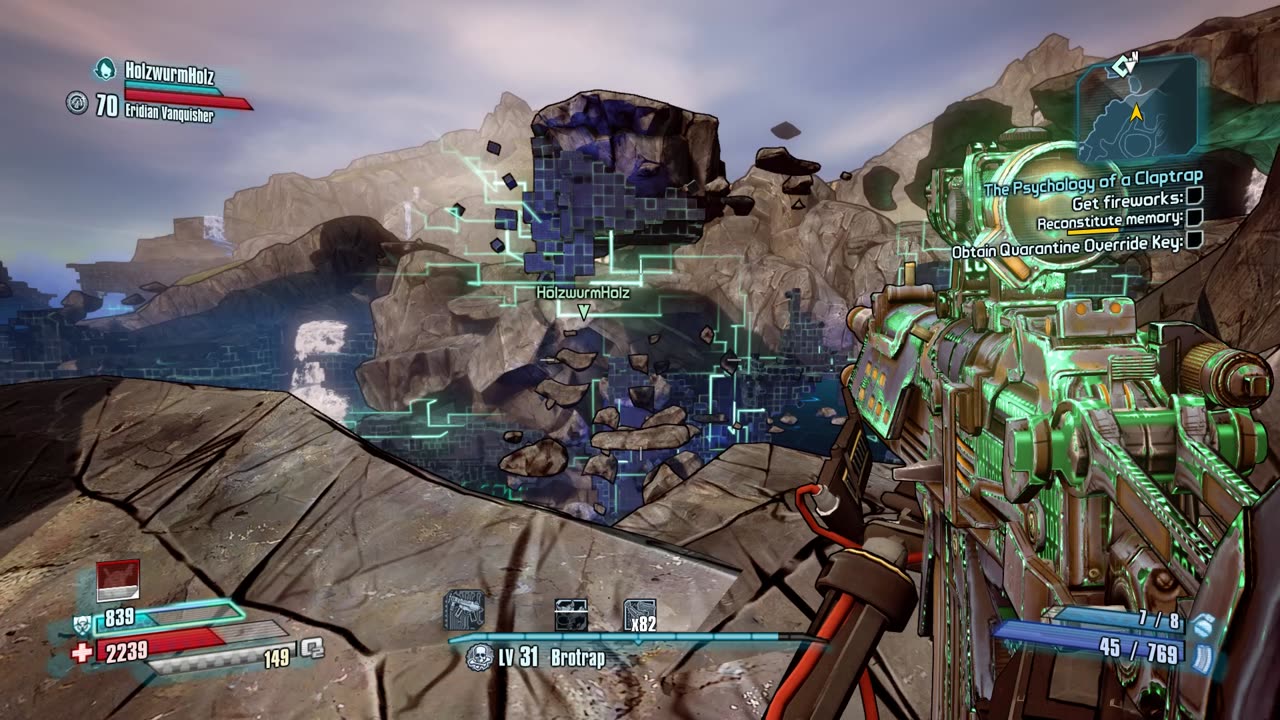Click the HolzwurmHolz class emblem icon
1280x720 pixels.
pyautogui.click(x=104, y=70)
